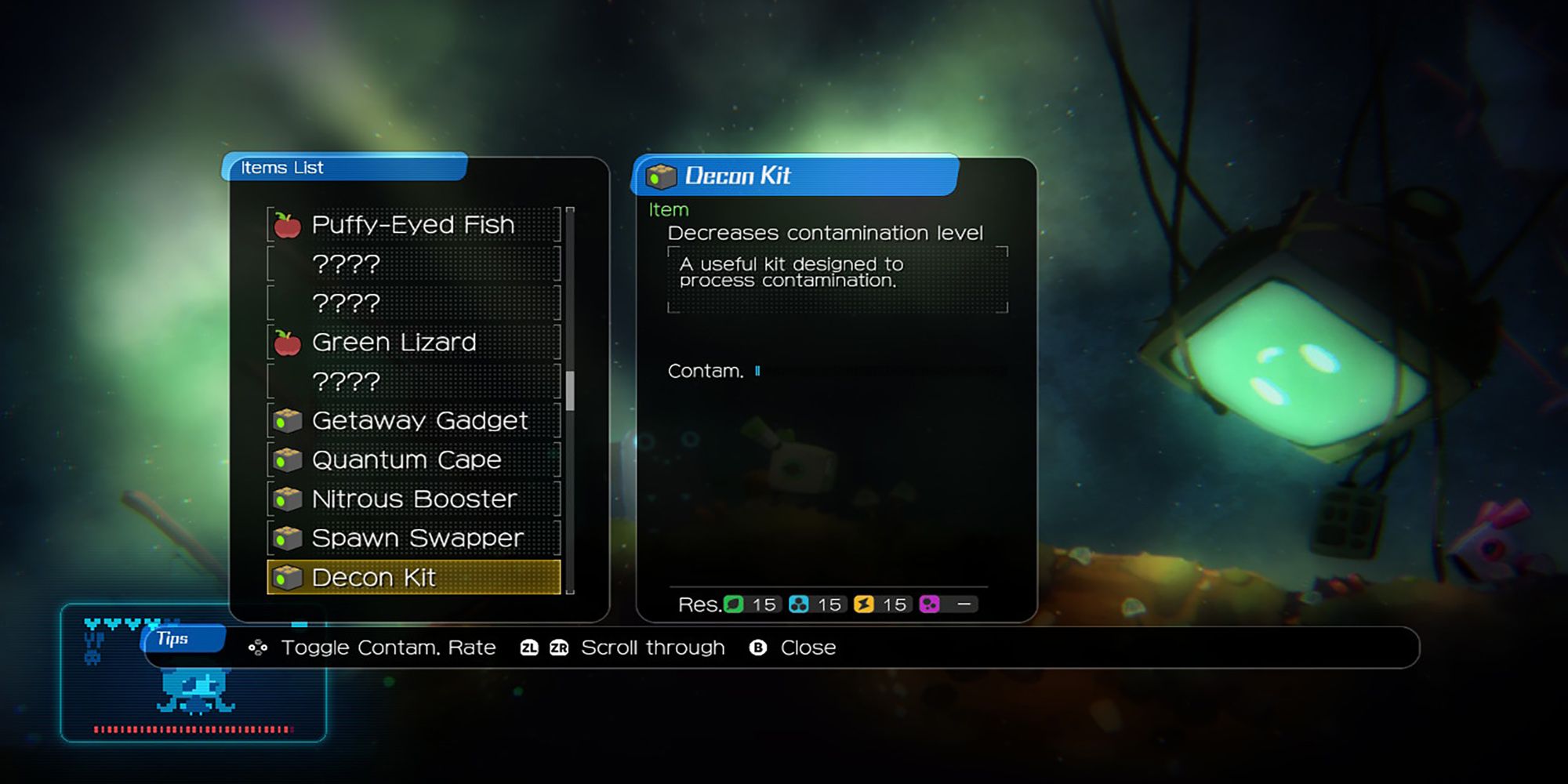Click the box icon beside Nitrous Booster
The height and width of the screenshot is (784, 1568).
click(287, 499)
